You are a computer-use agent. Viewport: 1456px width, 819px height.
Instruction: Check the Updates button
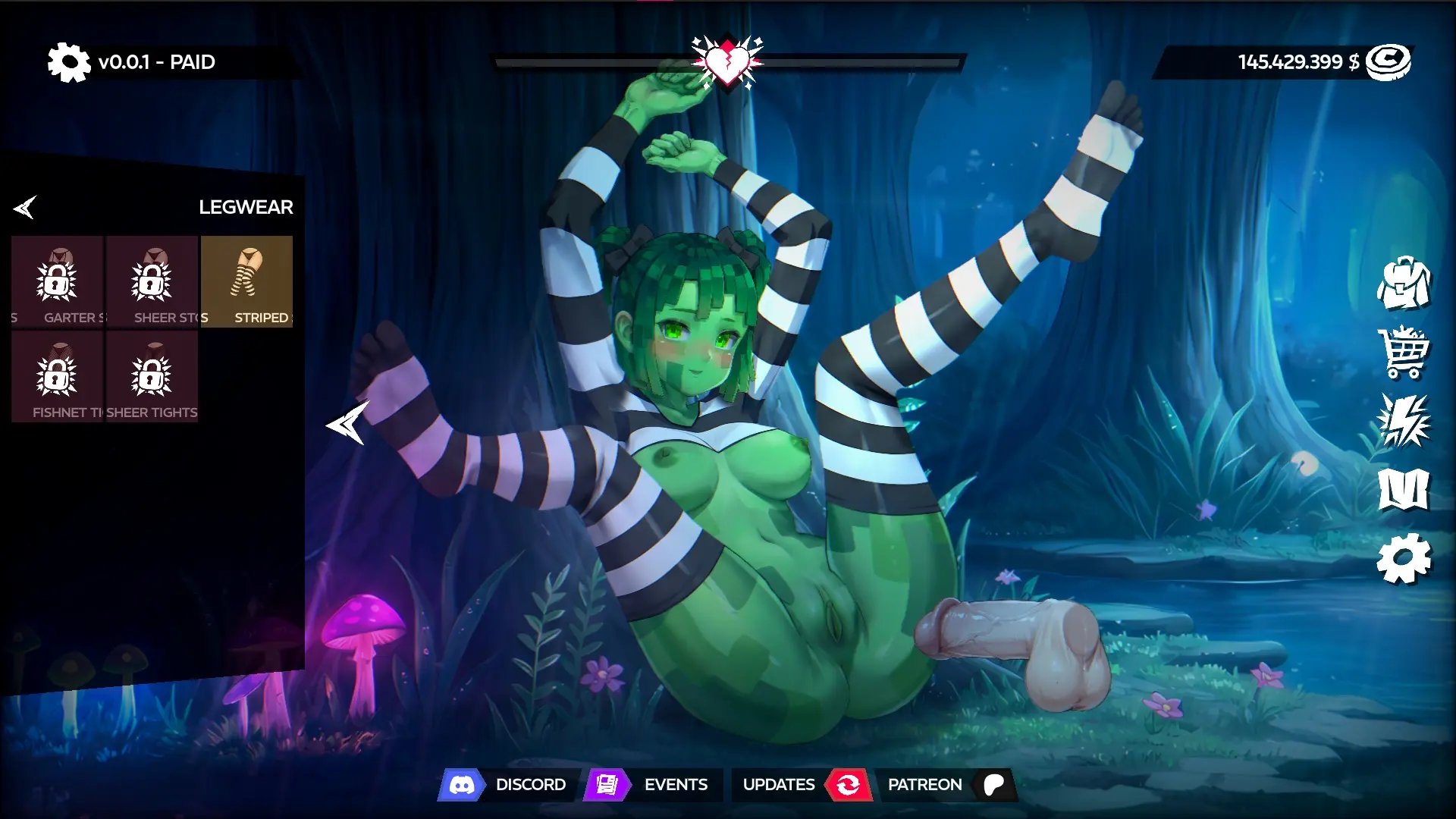point(800,785)
